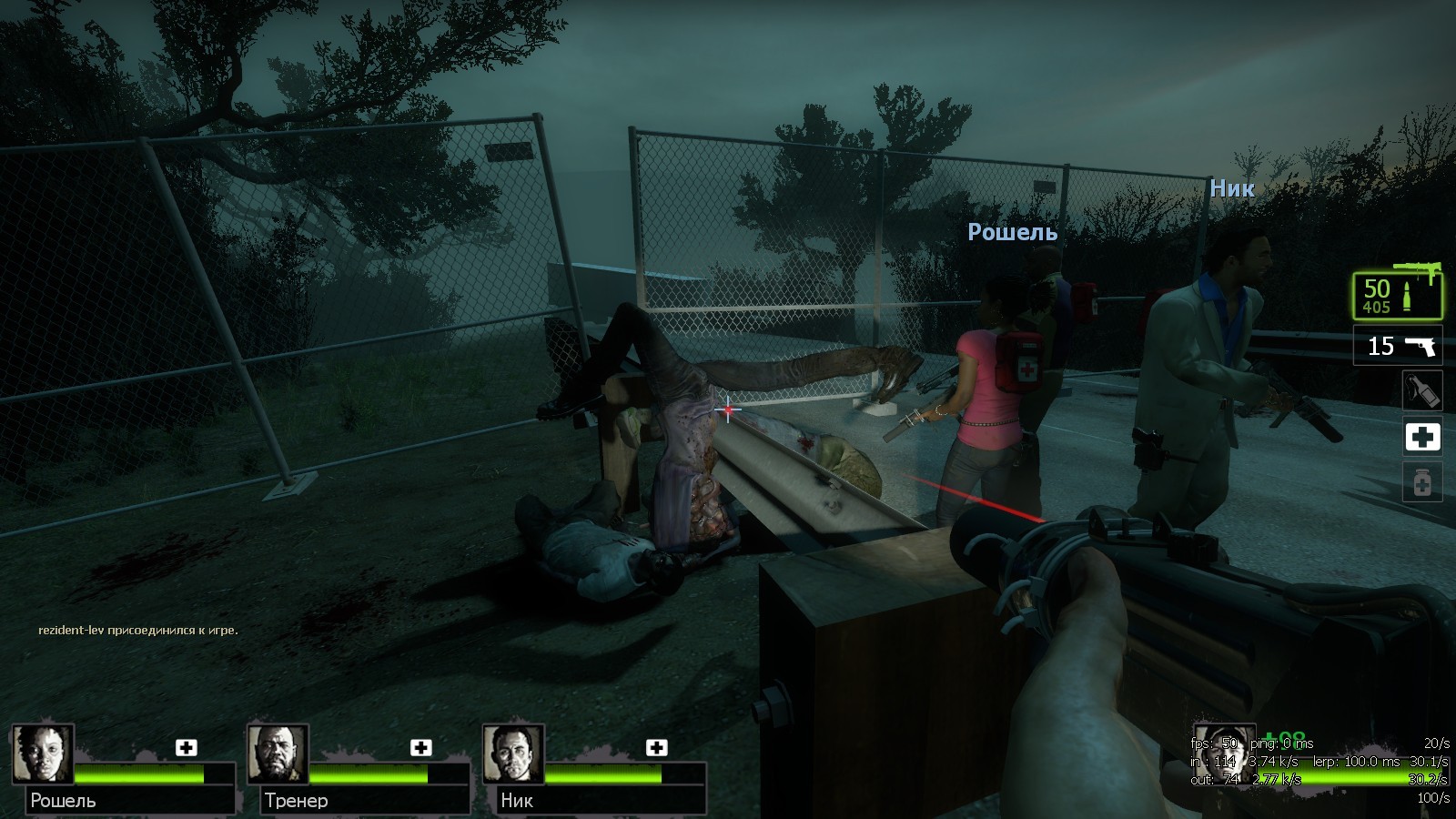Select the pain pills slot
Image resolution: width=1456 pixels, height=819 pixels.
click(x=1422, y=482)
